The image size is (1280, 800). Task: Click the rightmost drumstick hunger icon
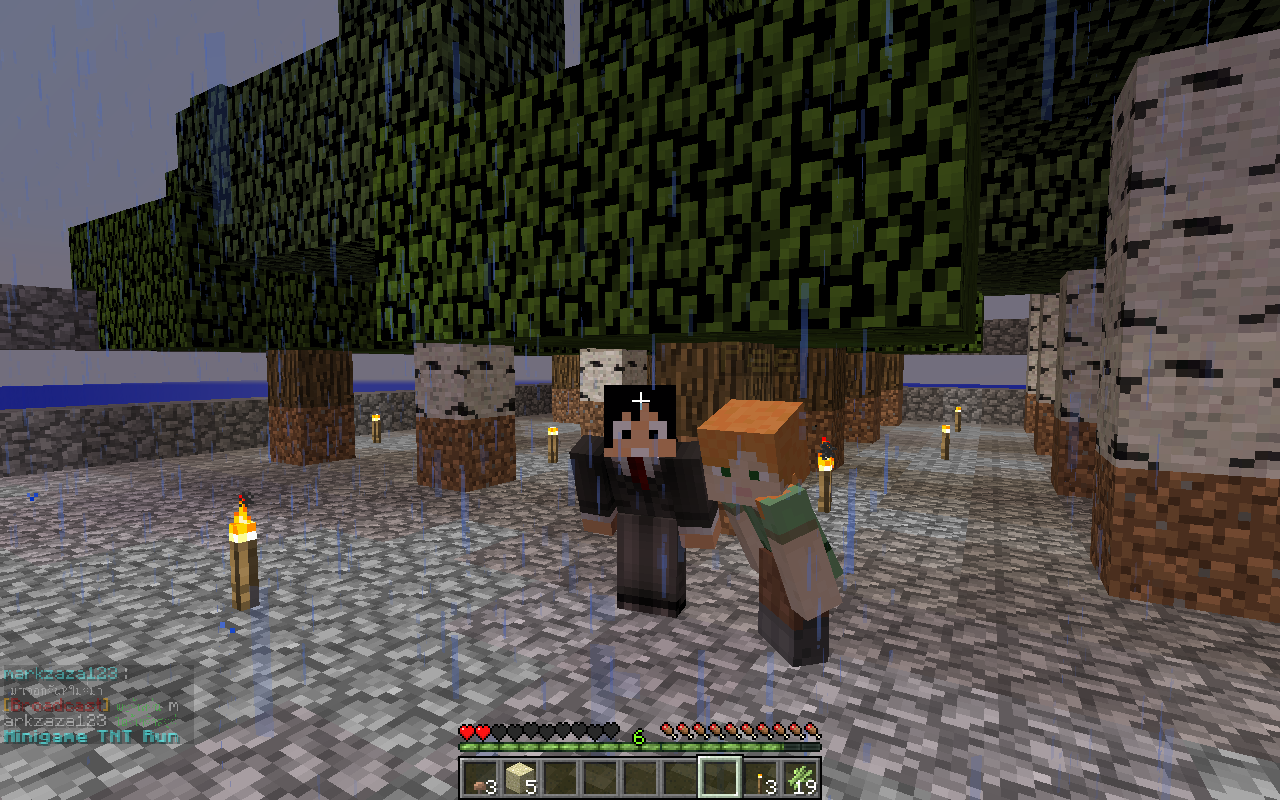(812, 729)
